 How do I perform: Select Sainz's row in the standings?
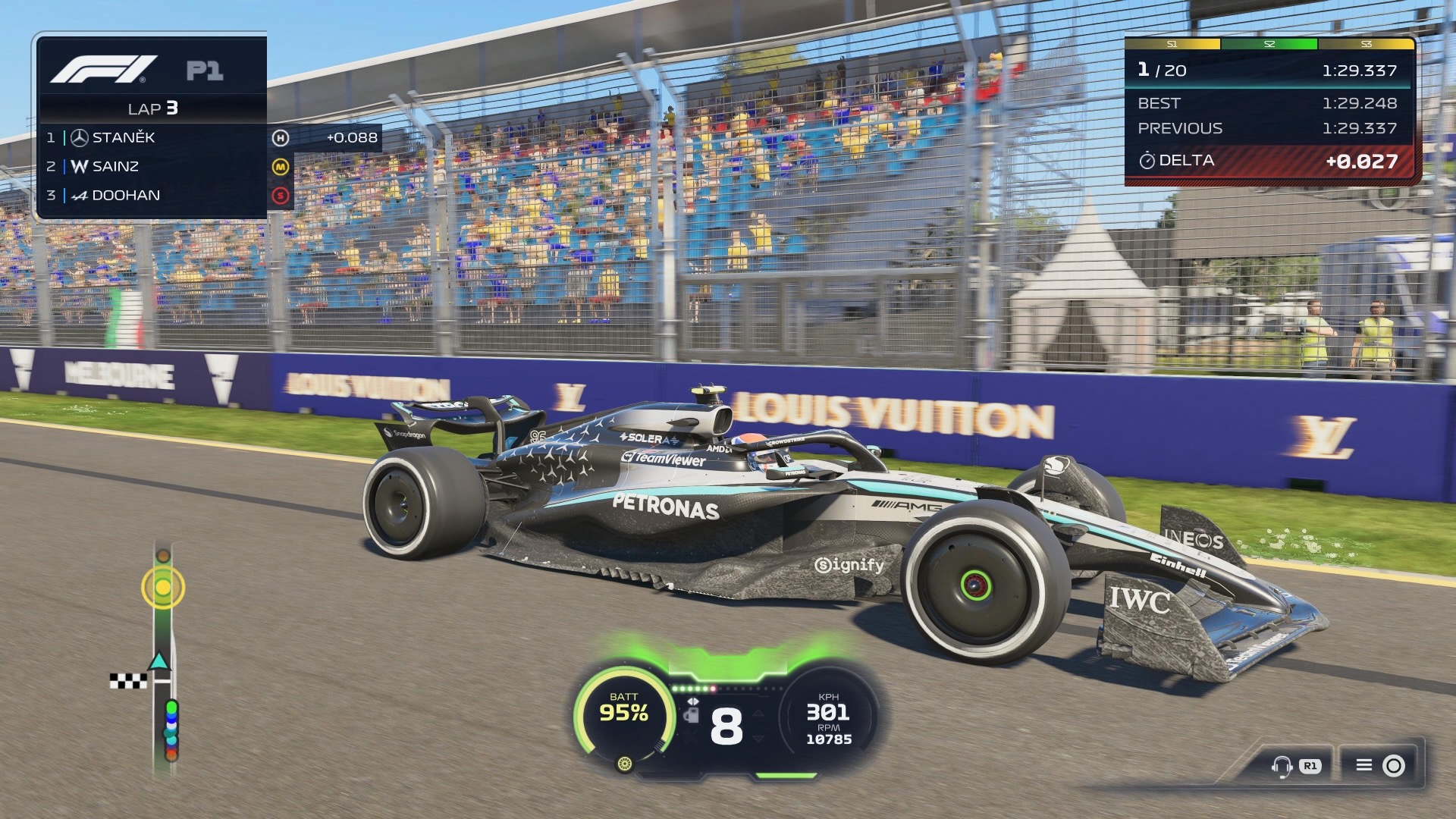pyautogui.click(x=152, y=167)
